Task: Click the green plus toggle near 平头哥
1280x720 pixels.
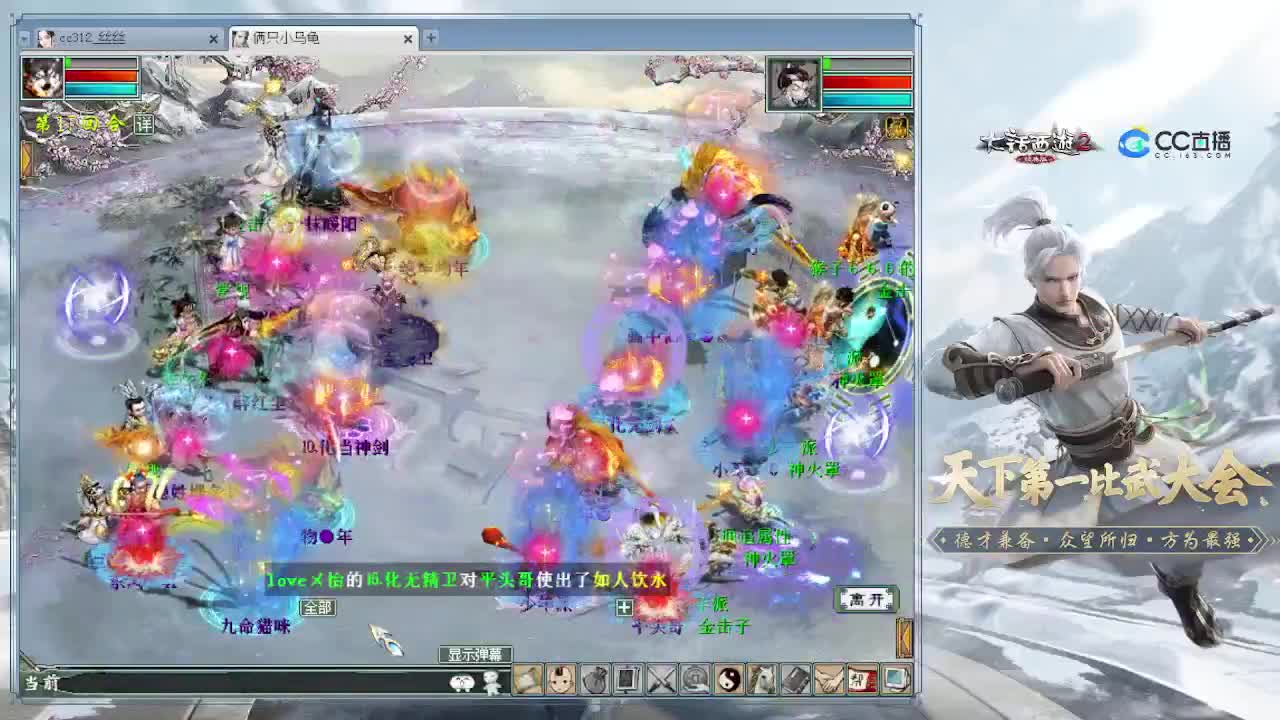Action: pos(622,605)
